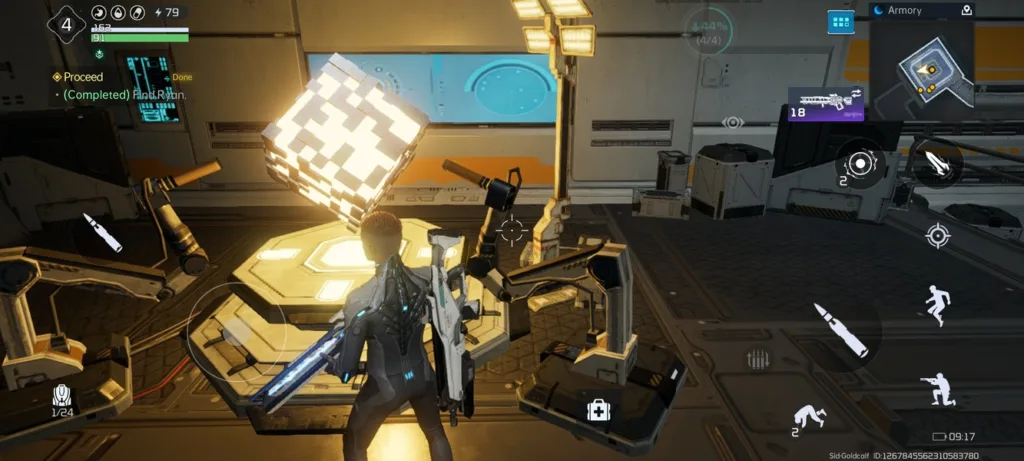
Task: Activate the dodge roll figure button
Action: pyautogui.click(x=808, y=417)
